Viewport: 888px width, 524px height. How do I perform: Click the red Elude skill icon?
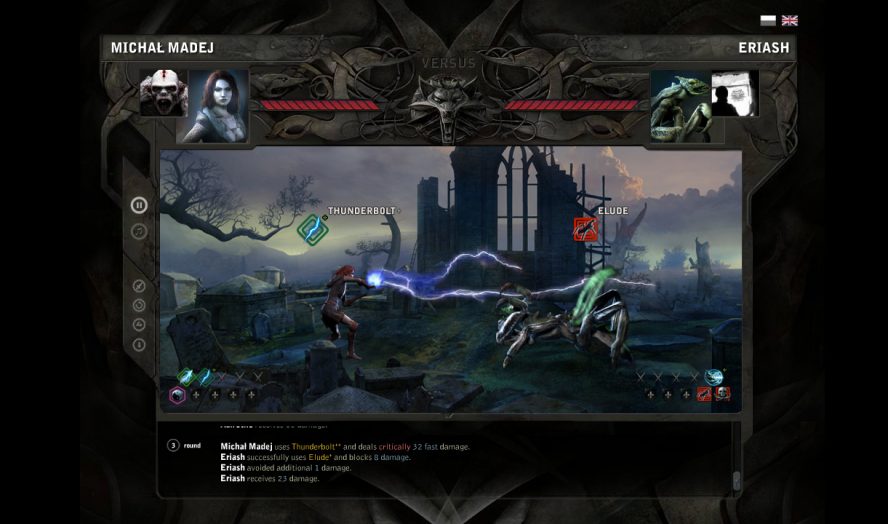(585, 229)
